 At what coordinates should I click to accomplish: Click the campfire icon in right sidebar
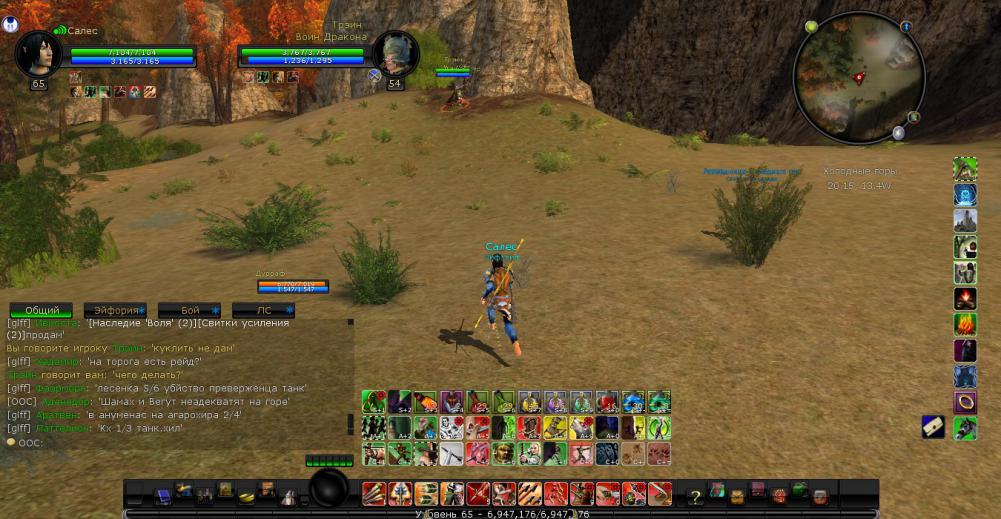click(965, 298)
